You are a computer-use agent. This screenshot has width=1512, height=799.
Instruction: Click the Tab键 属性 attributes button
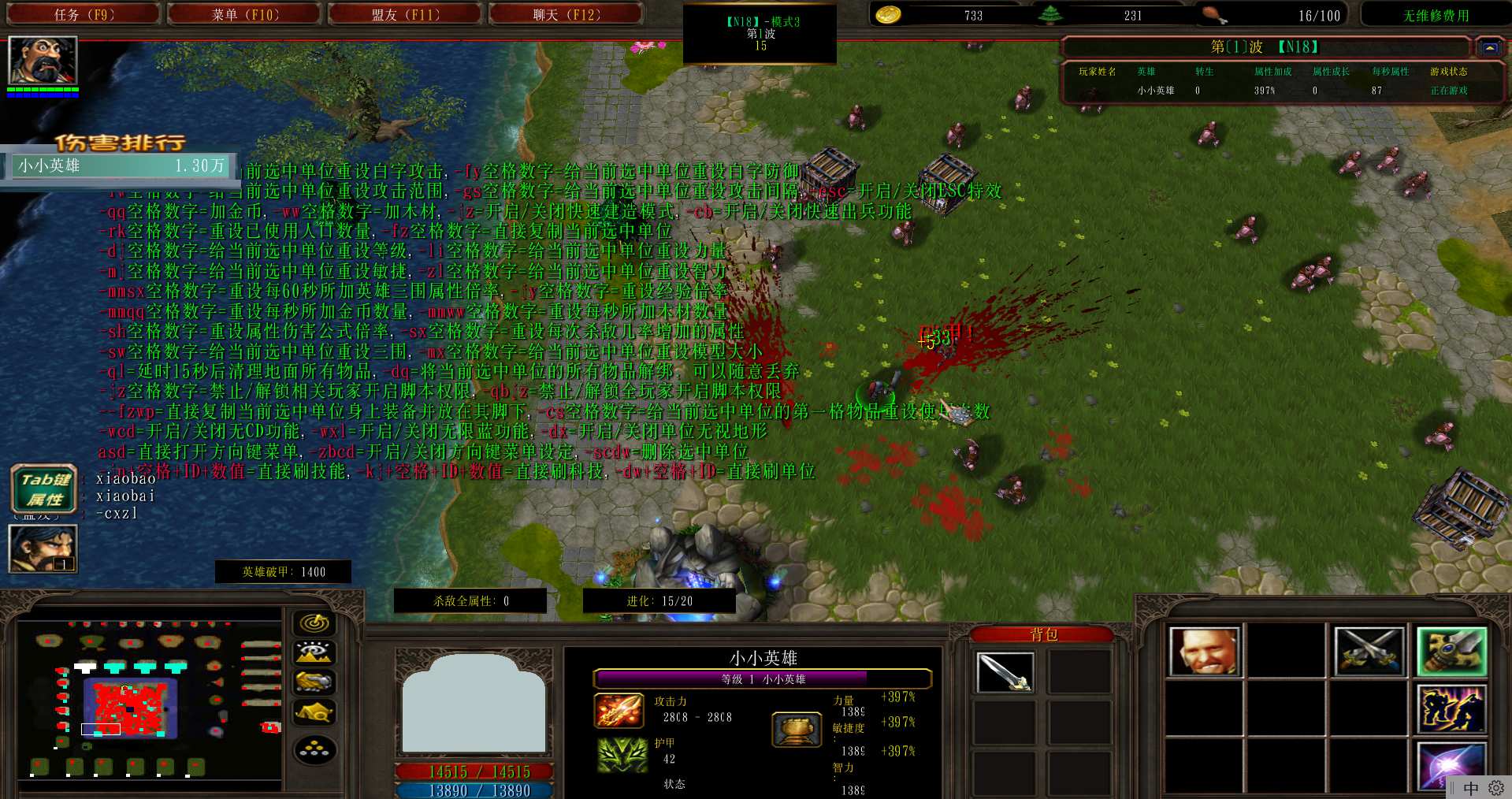[x=44, y=489]
